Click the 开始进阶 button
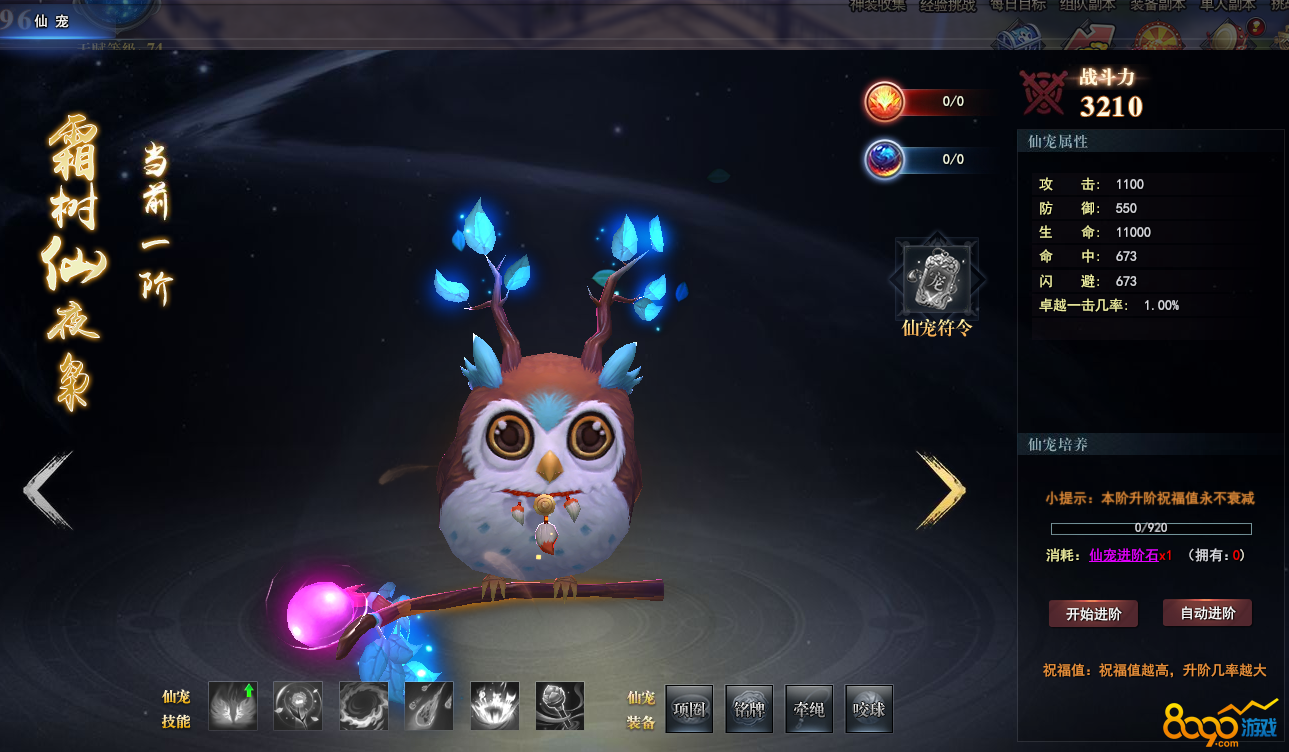 point(1093,613)
